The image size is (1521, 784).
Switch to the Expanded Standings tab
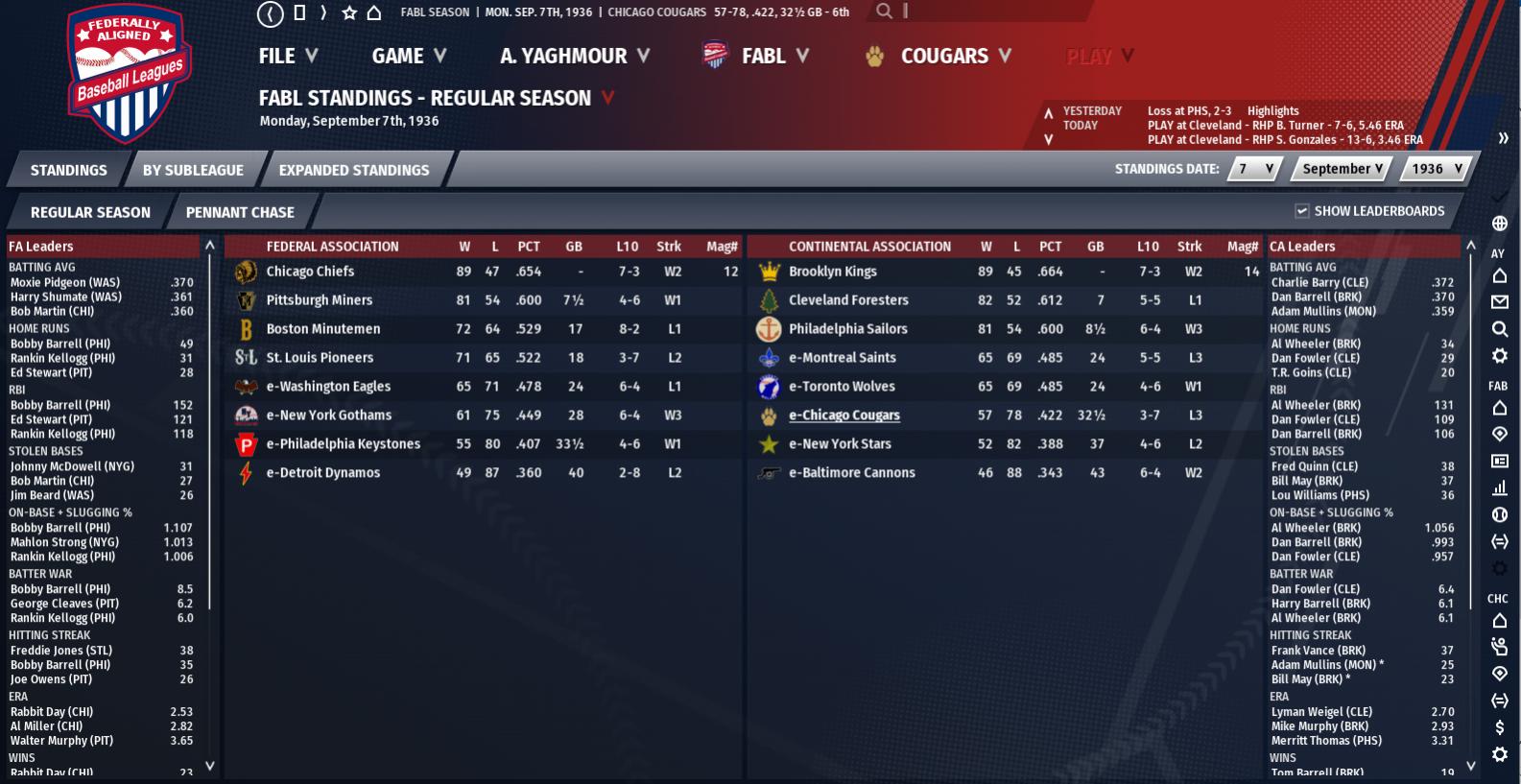point(353,170)
